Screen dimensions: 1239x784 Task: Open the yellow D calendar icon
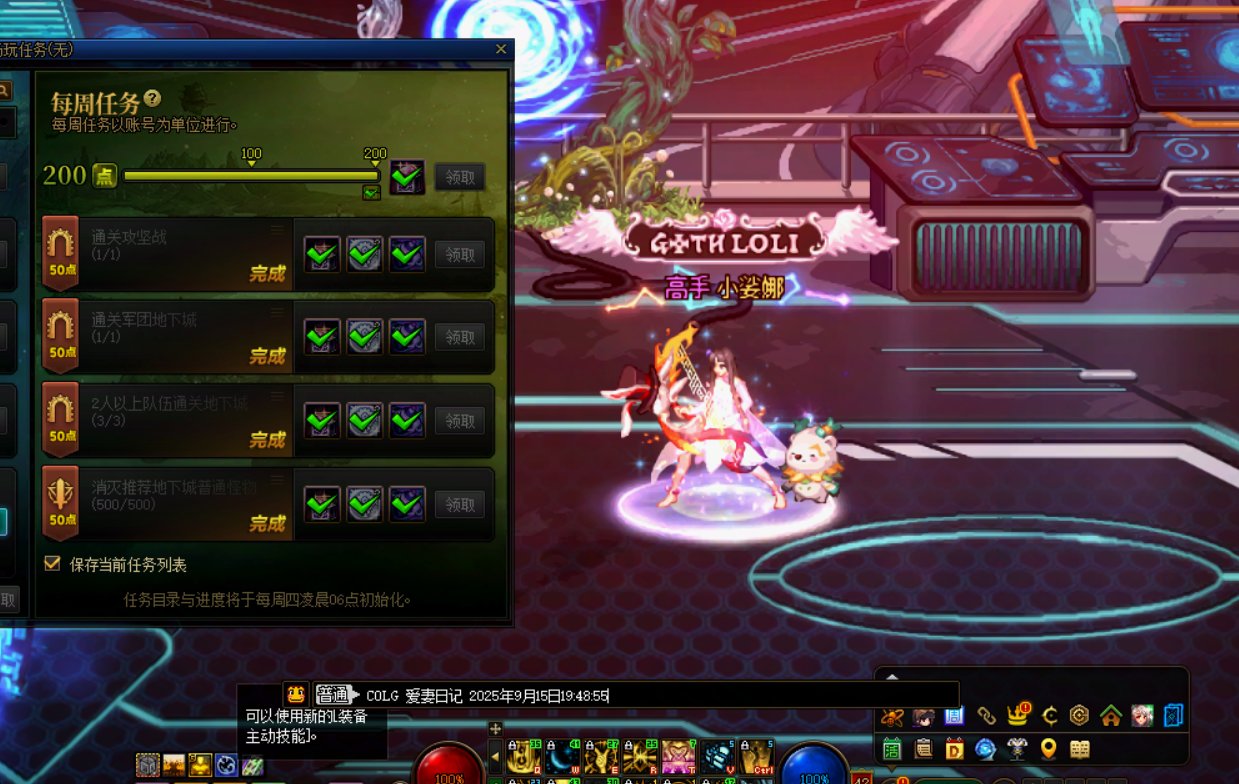point(954,748)
